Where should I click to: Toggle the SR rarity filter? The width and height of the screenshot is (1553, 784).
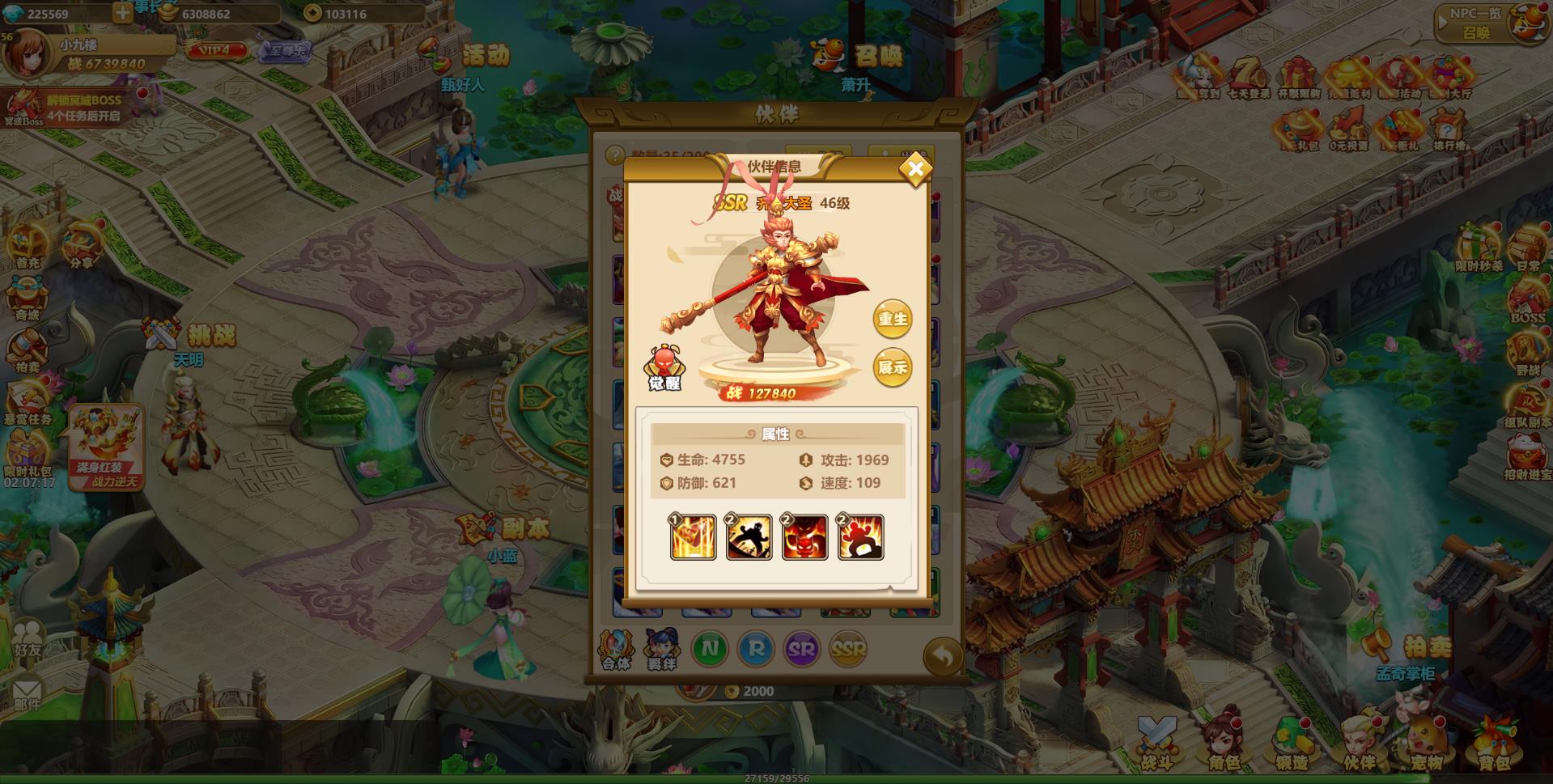(800, 649)
